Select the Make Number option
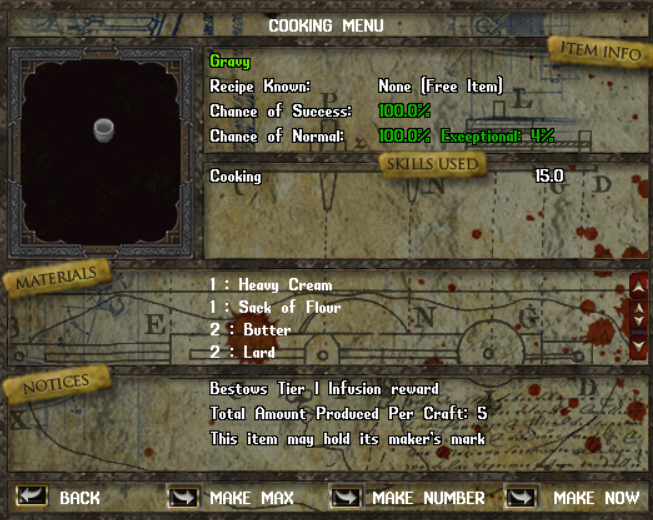The height and width of the screenshot is (520, 653). (x=346, y=497)
